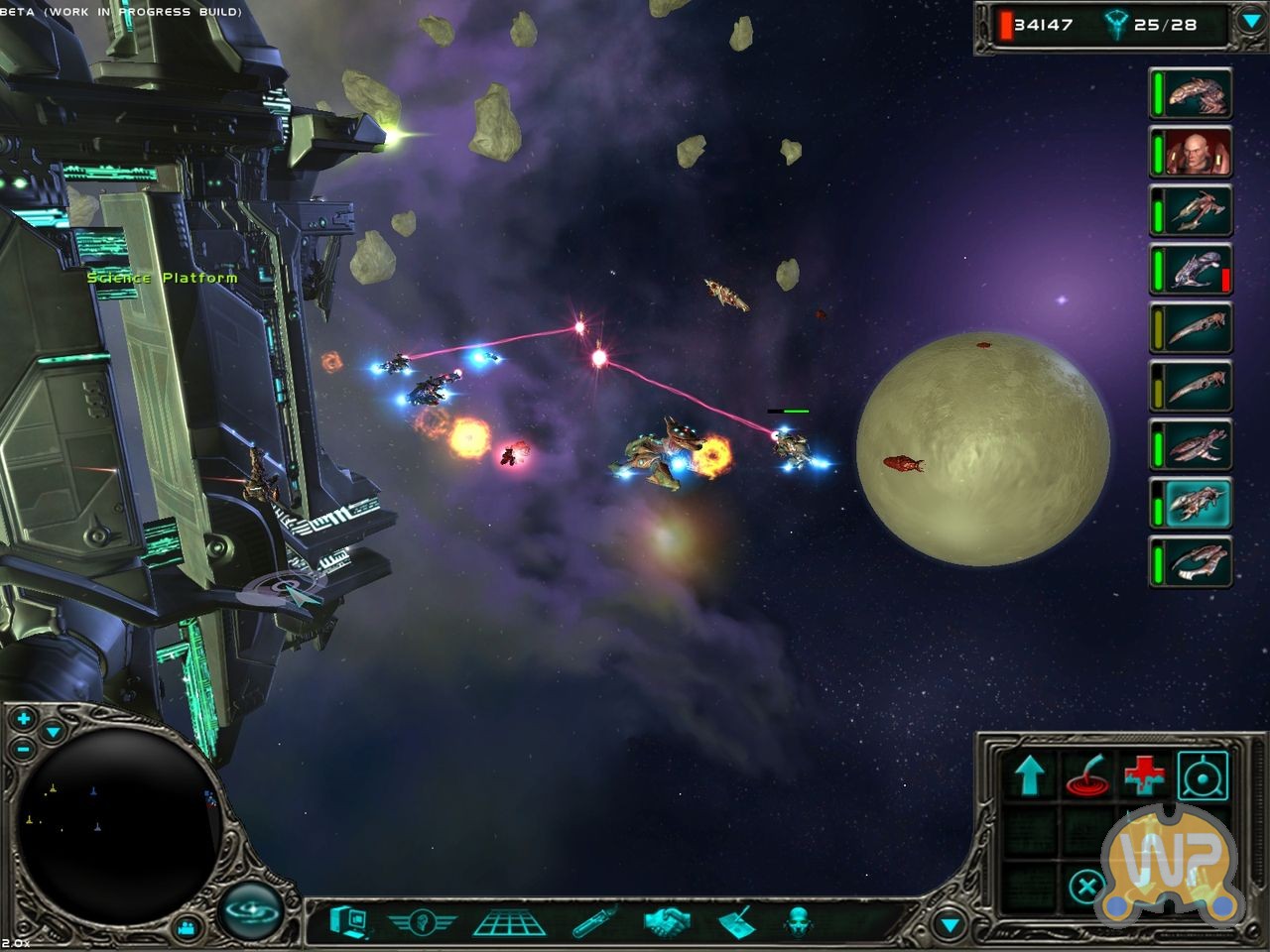Select the bald hero commander portrait
Image resolution: width=1270 pixels, height=952 pixels.
click(x=1191, y=152)
